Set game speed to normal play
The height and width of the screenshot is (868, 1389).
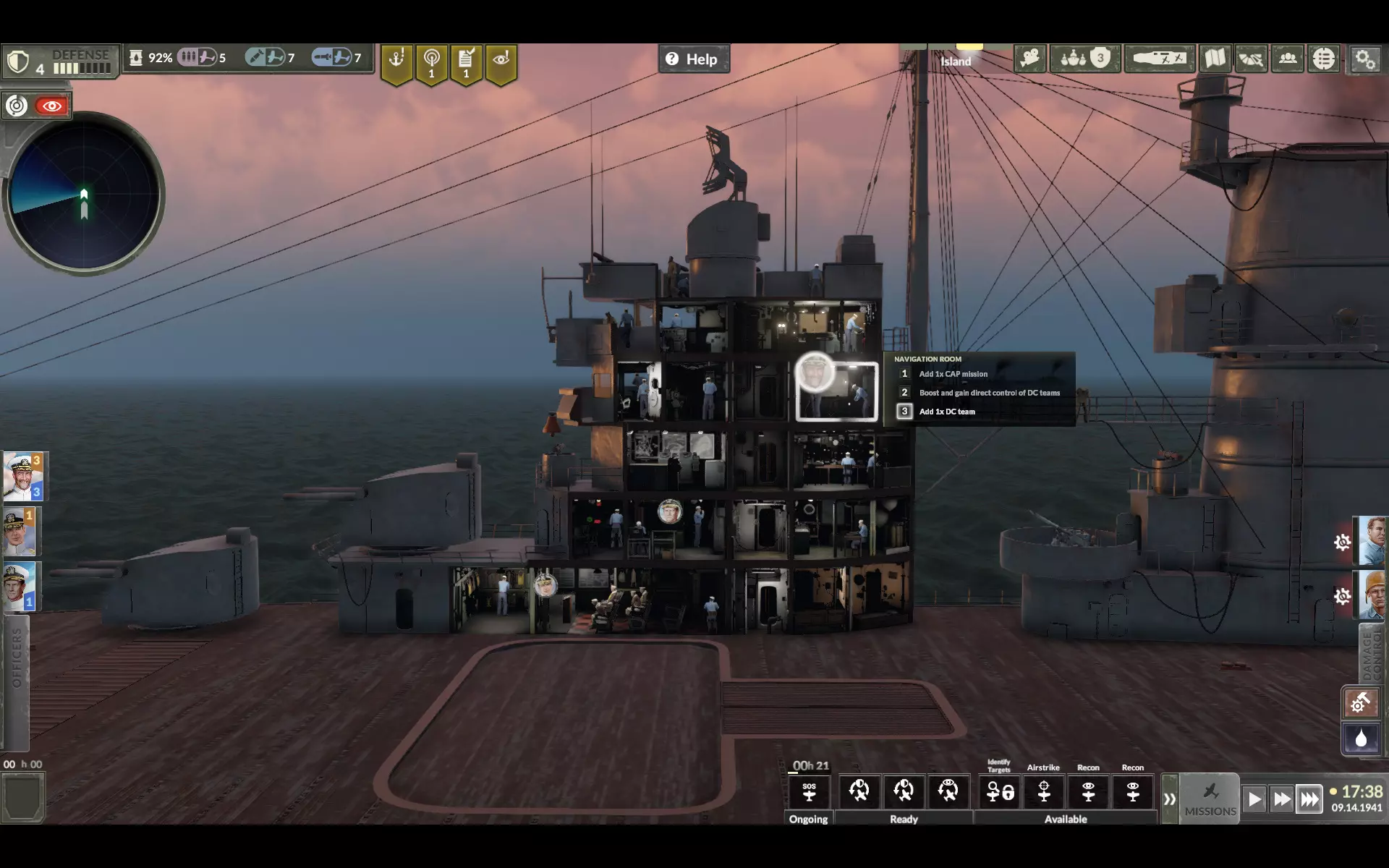click(x=1254, y=799)
